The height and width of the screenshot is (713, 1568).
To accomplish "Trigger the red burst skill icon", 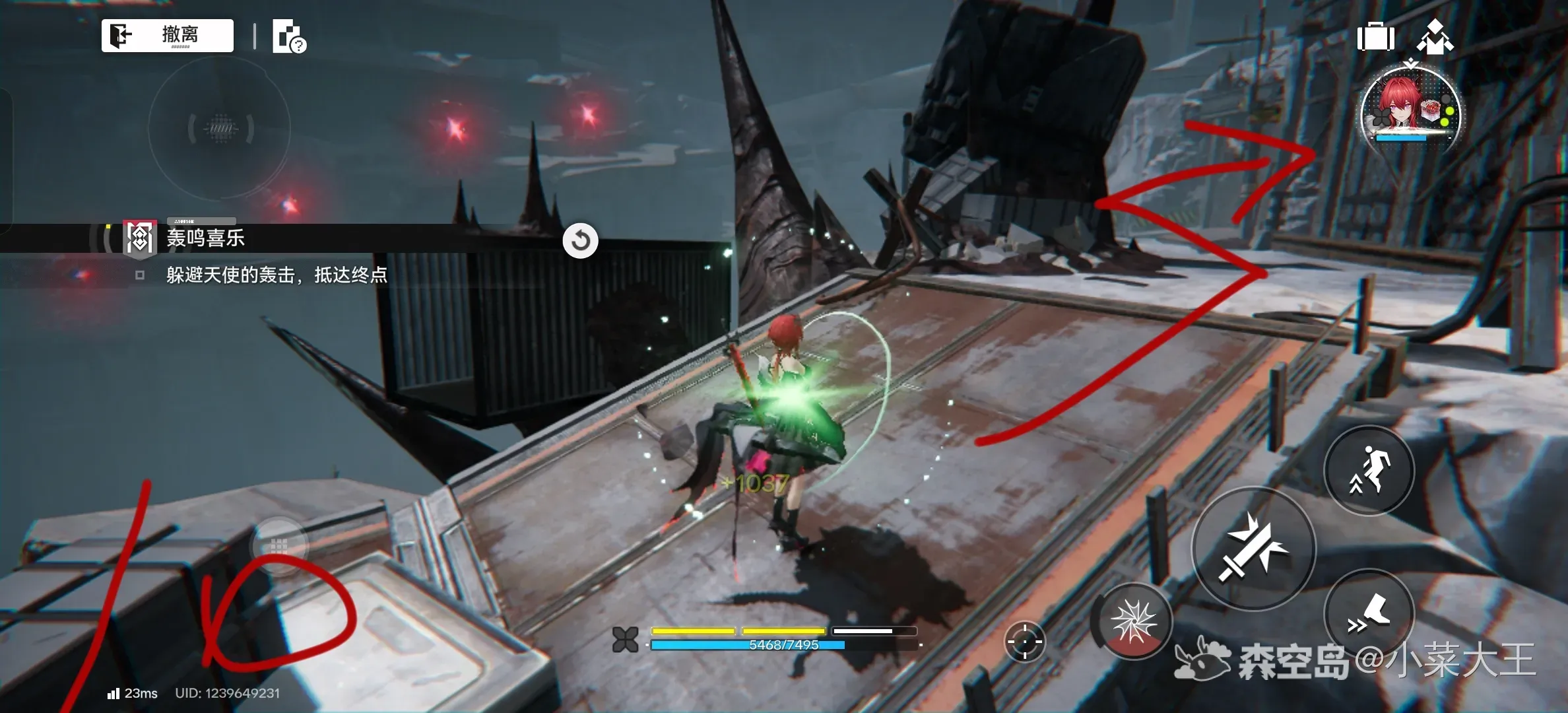I will pos(1133,621).
